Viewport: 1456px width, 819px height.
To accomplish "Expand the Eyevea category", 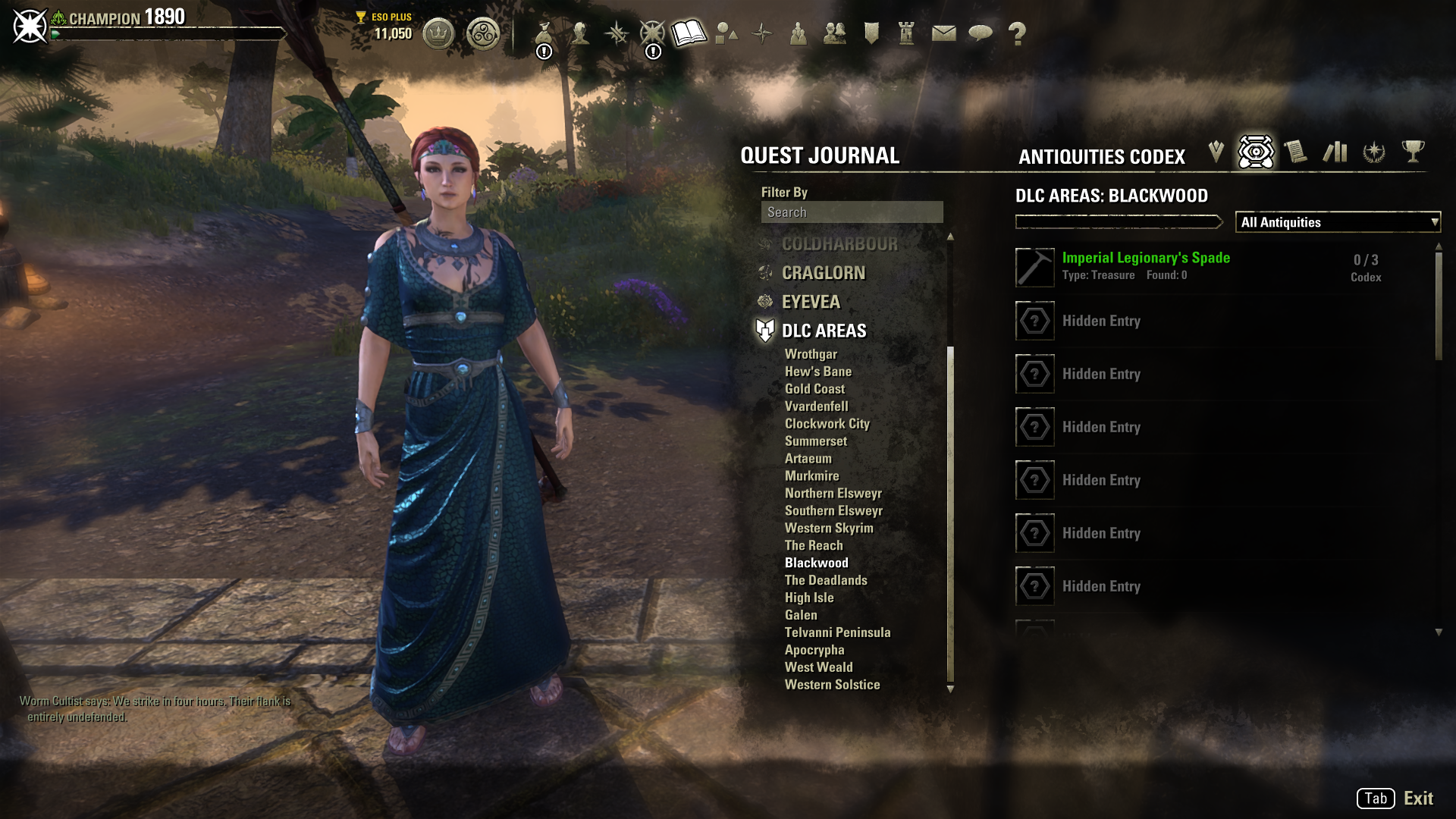I will click(x=811, y=302).
